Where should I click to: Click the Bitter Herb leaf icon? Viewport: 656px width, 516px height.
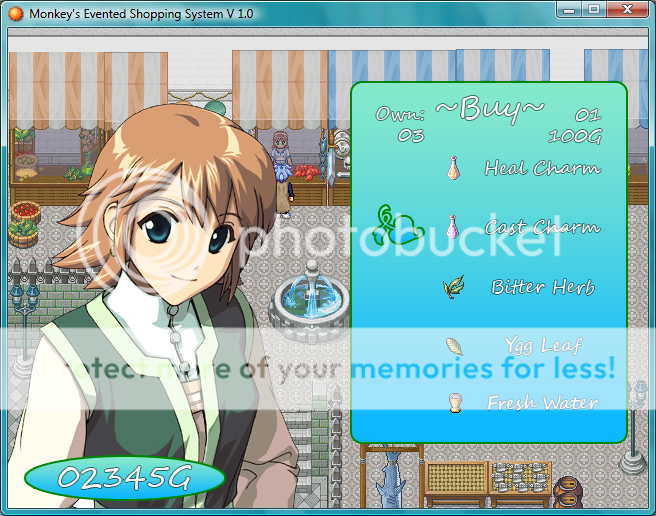pos(454,287)
